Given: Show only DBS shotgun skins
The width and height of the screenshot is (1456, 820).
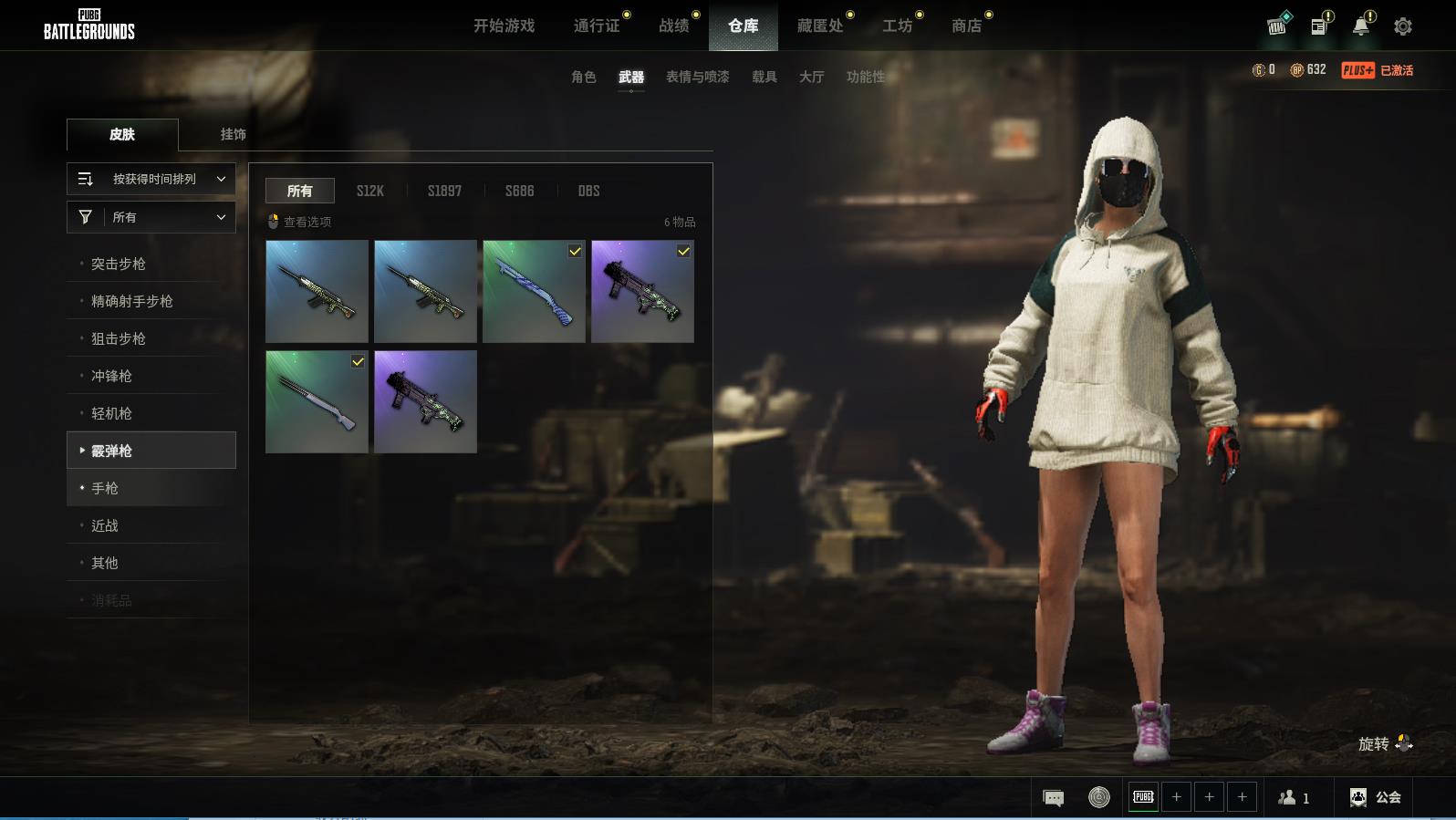Looking at the screenshot, I should pyautogui.click(x=589, y=191).
